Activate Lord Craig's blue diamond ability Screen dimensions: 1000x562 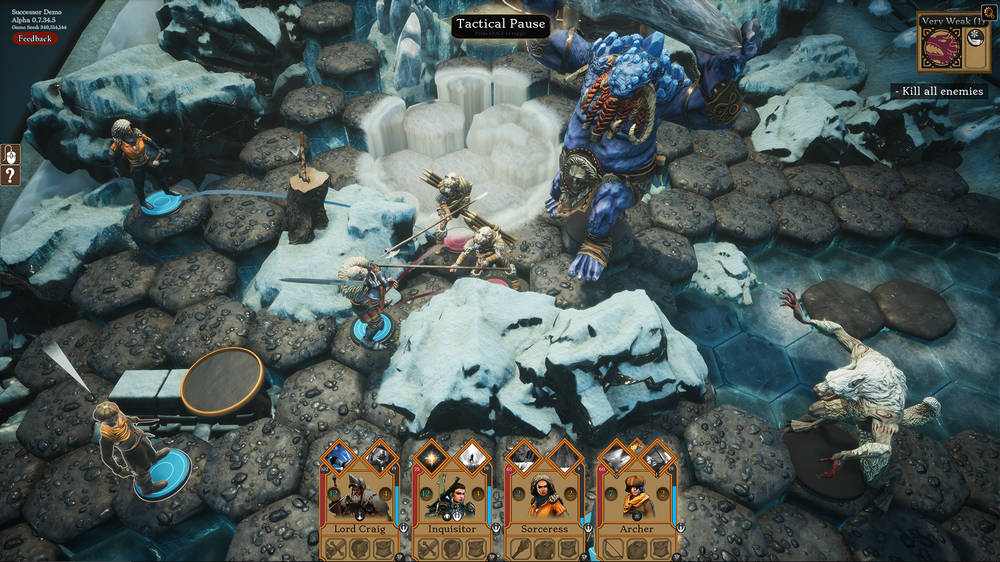click(338, 457)
